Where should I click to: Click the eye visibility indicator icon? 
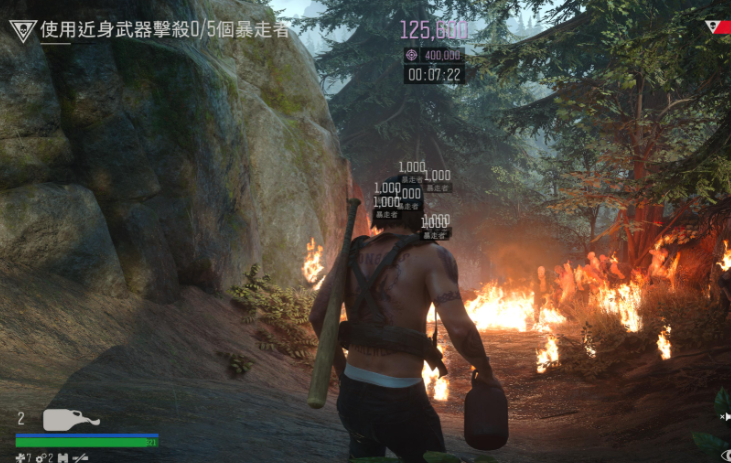pos(725,455)
